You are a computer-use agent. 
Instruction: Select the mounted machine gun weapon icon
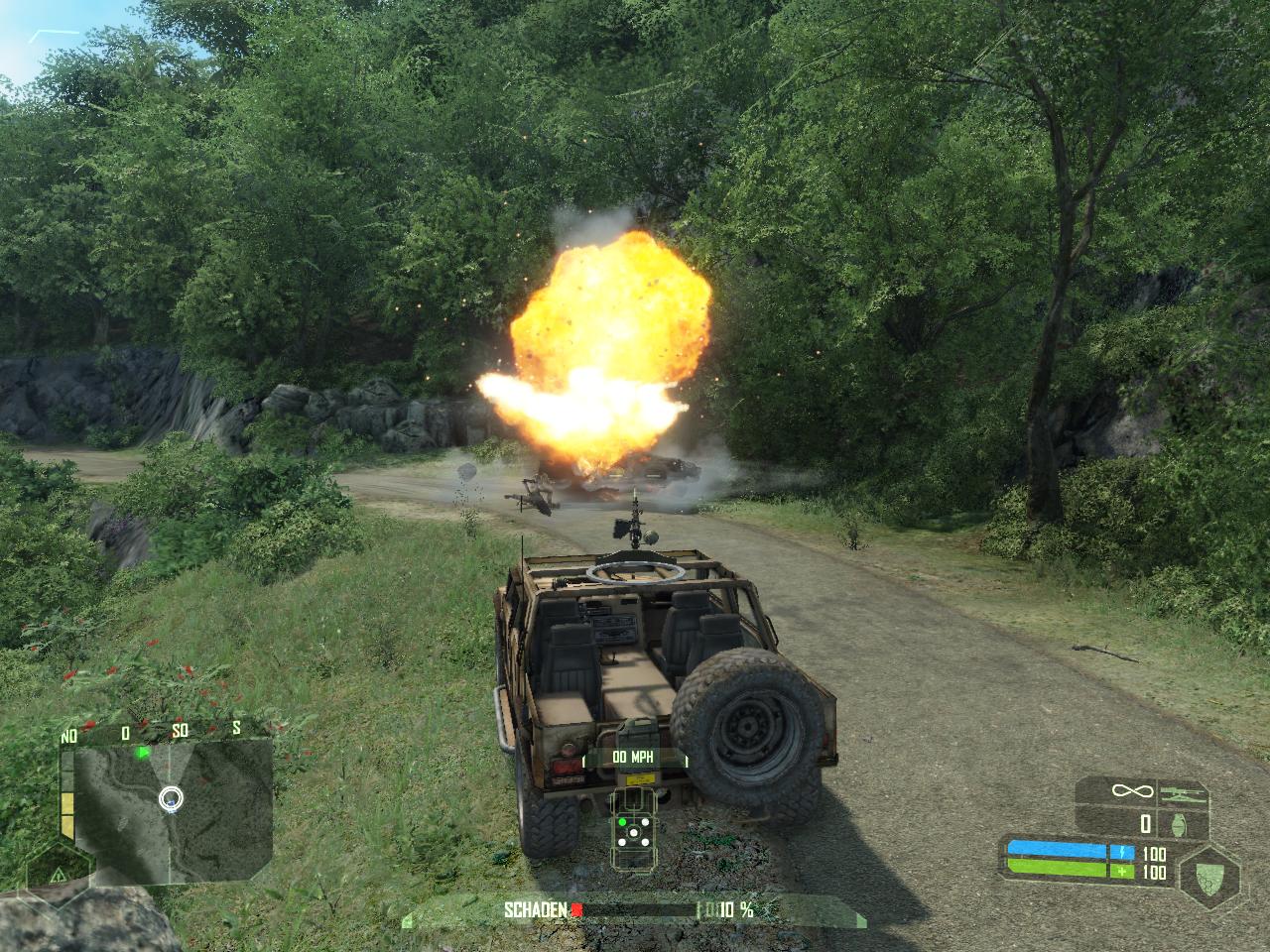pos(1183,791)
